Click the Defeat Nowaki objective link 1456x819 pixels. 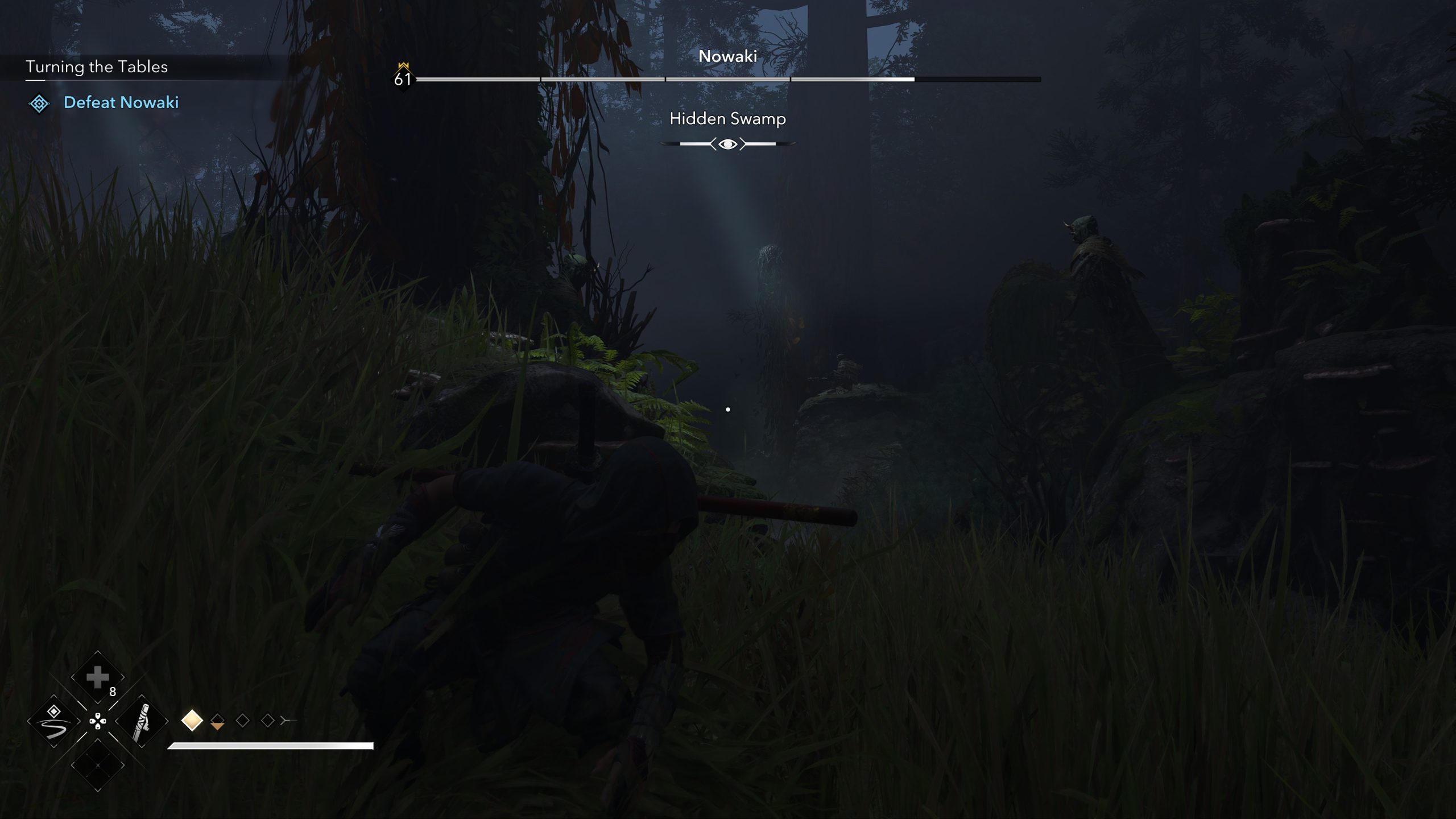tap(122, 103)
